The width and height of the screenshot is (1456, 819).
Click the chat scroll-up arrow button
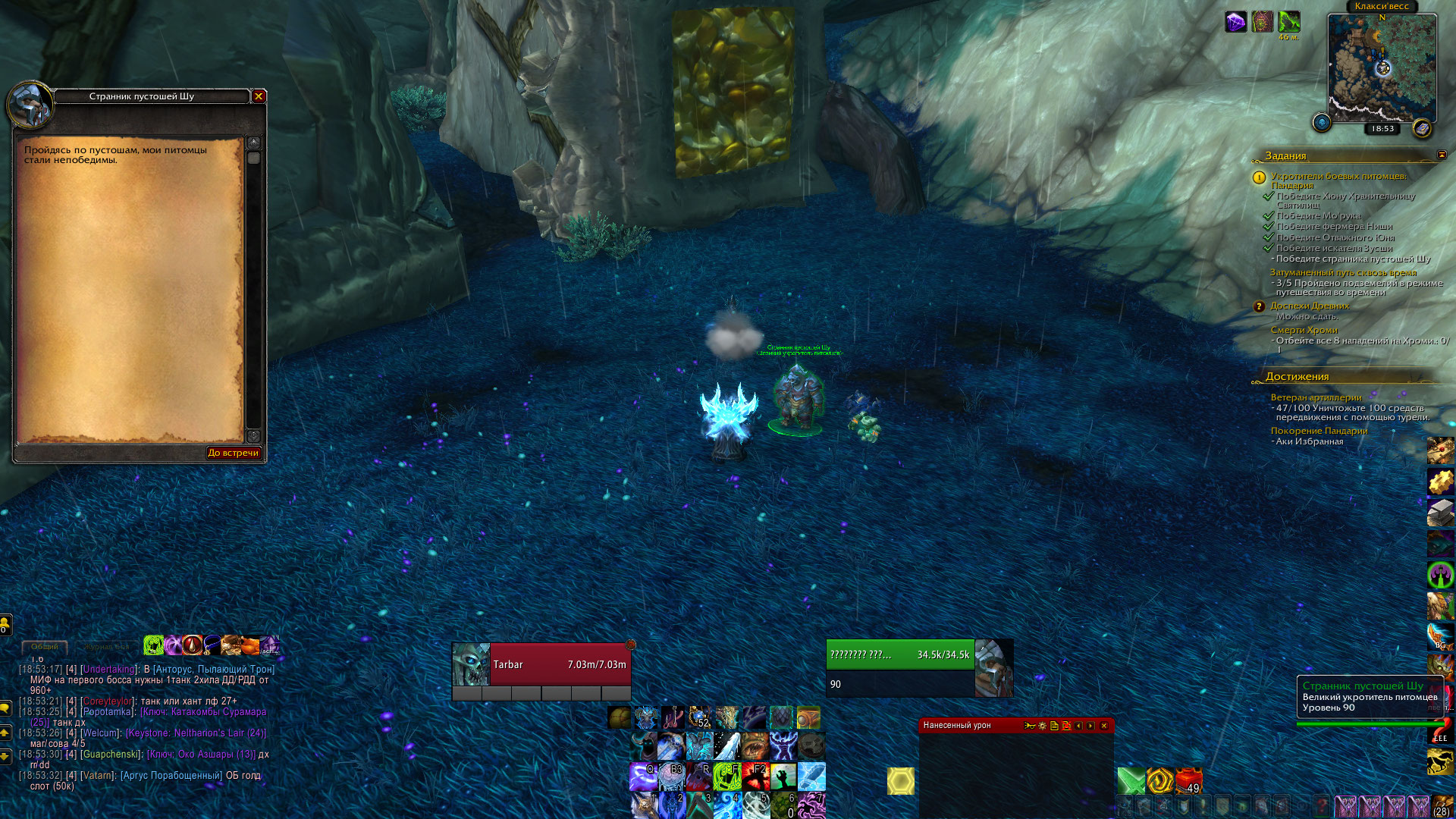(5, 733)
